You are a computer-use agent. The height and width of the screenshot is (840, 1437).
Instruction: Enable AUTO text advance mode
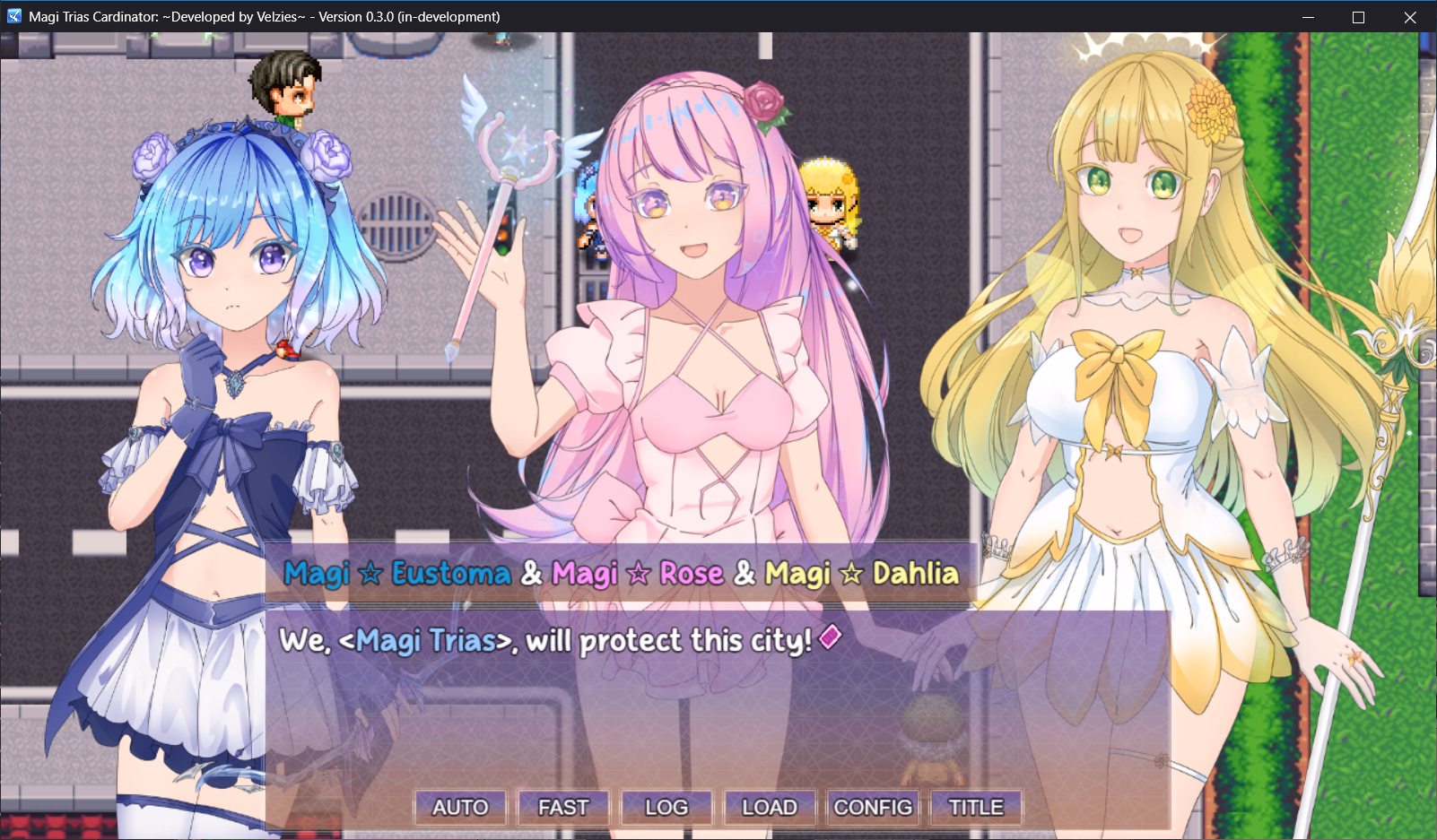(459, 808)
